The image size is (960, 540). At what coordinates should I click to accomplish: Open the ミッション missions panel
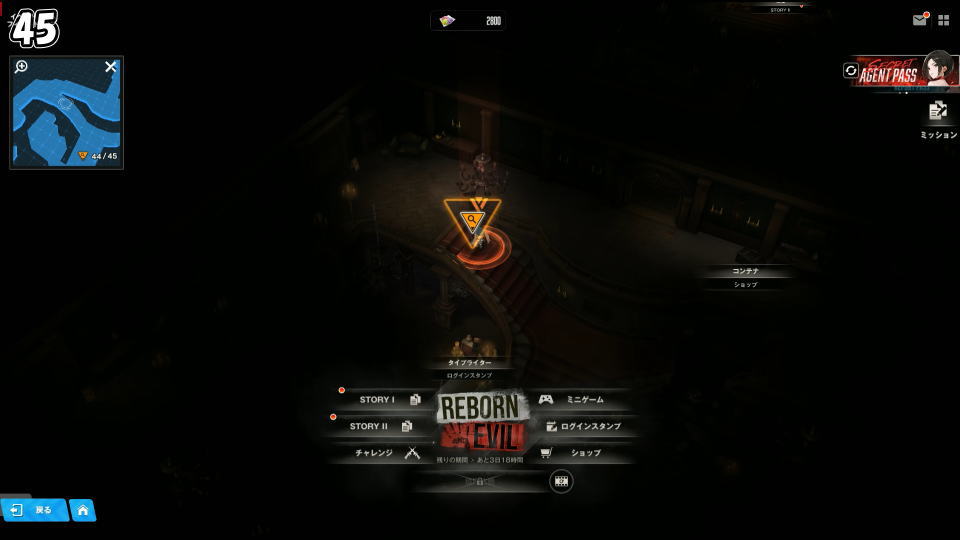point(938,118)
